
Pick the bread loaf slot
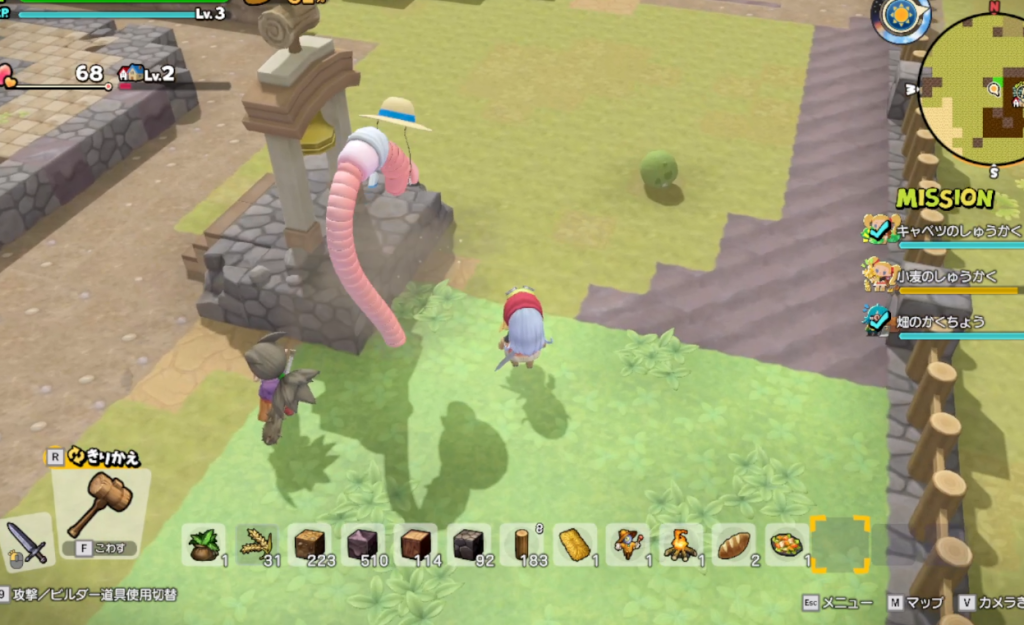point(734,545)
